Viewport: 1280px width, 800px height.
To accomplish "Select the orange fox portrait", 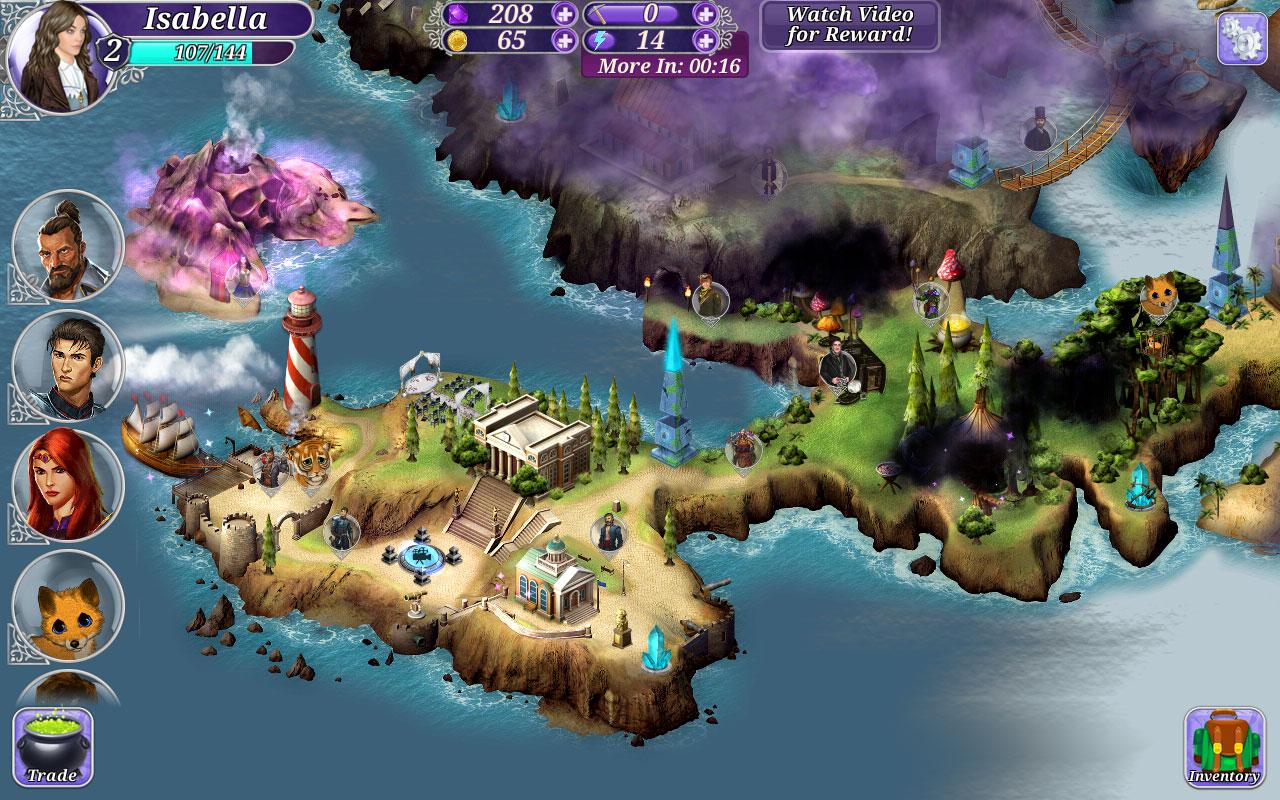I will pyautogui.click(x=67, y=606).
